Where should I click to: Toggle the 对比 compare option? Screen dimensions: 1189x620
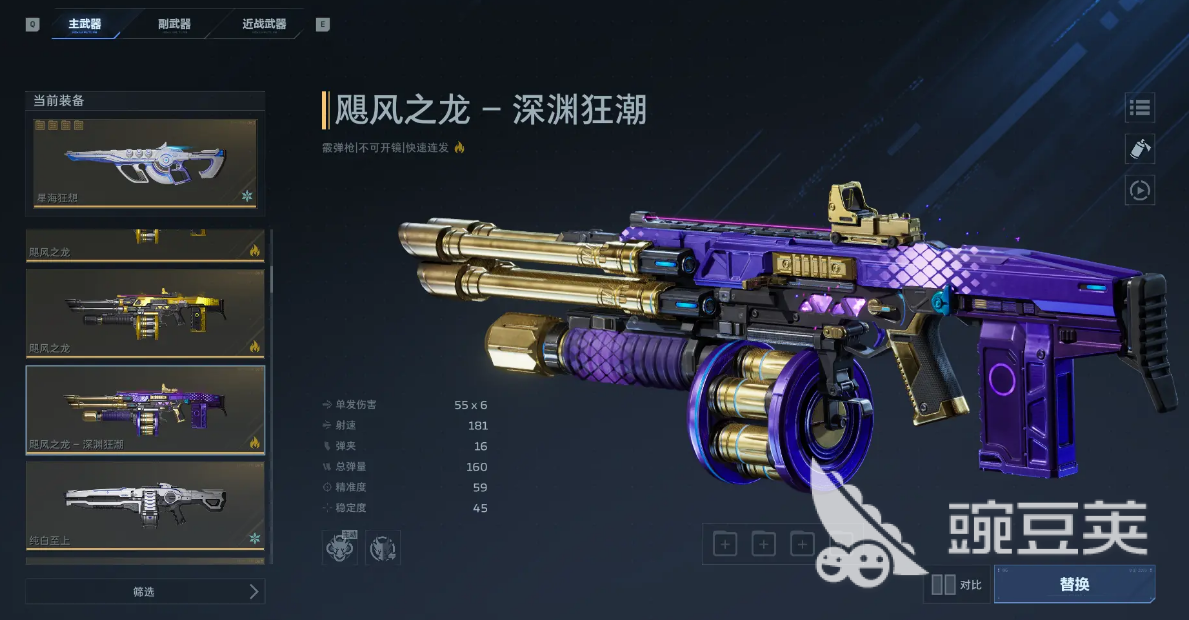(957, 585)
